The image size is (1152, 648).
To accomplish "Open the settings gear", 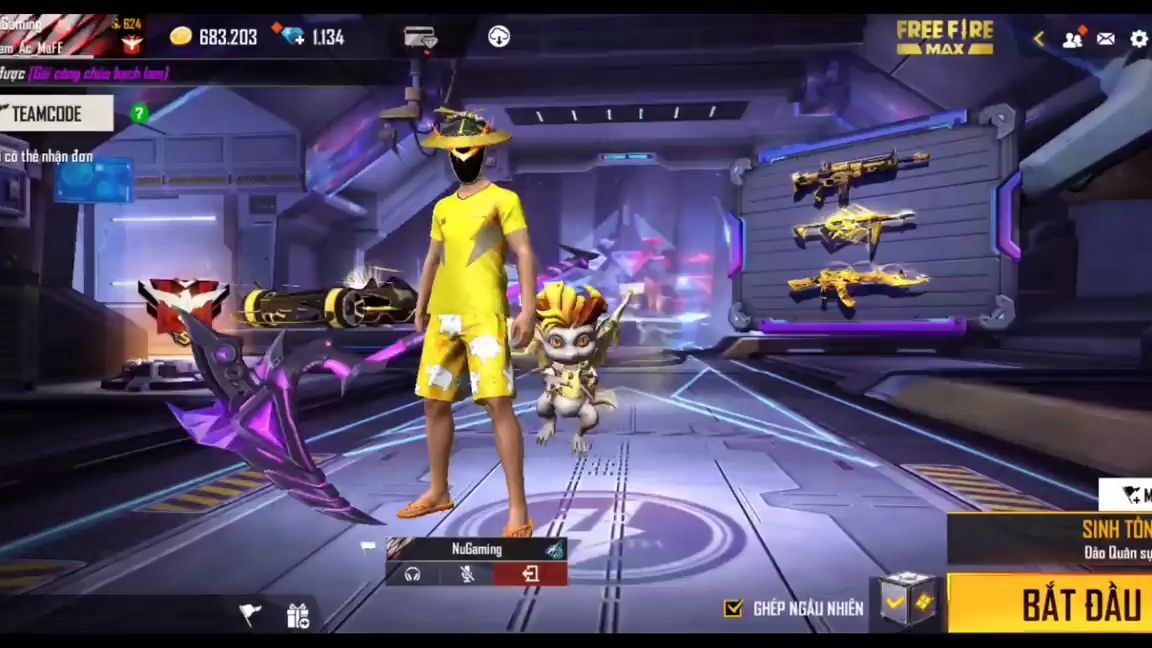I will (1139, 39).
